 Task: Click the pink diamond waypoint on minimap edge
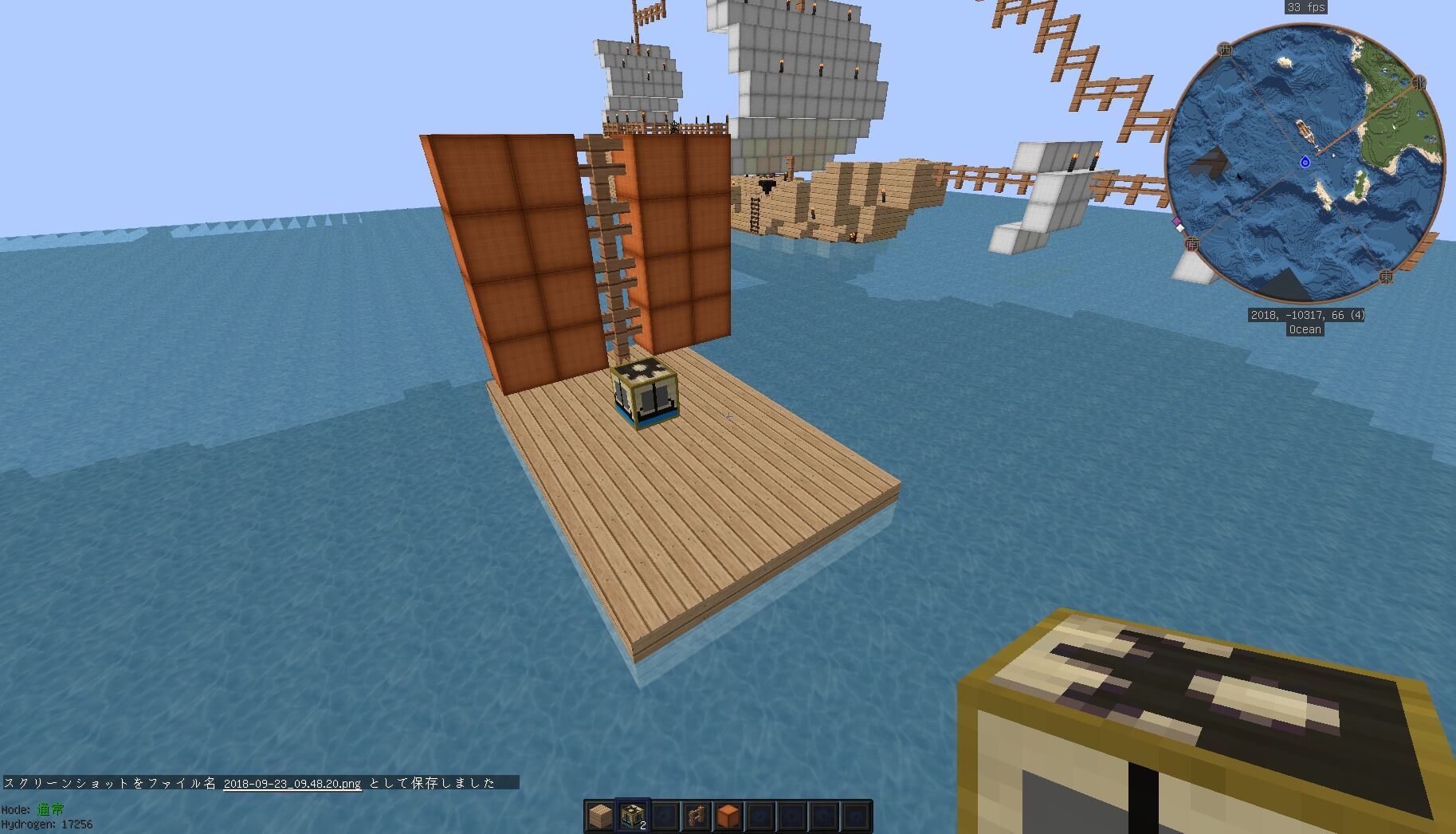pos(1175,221)
